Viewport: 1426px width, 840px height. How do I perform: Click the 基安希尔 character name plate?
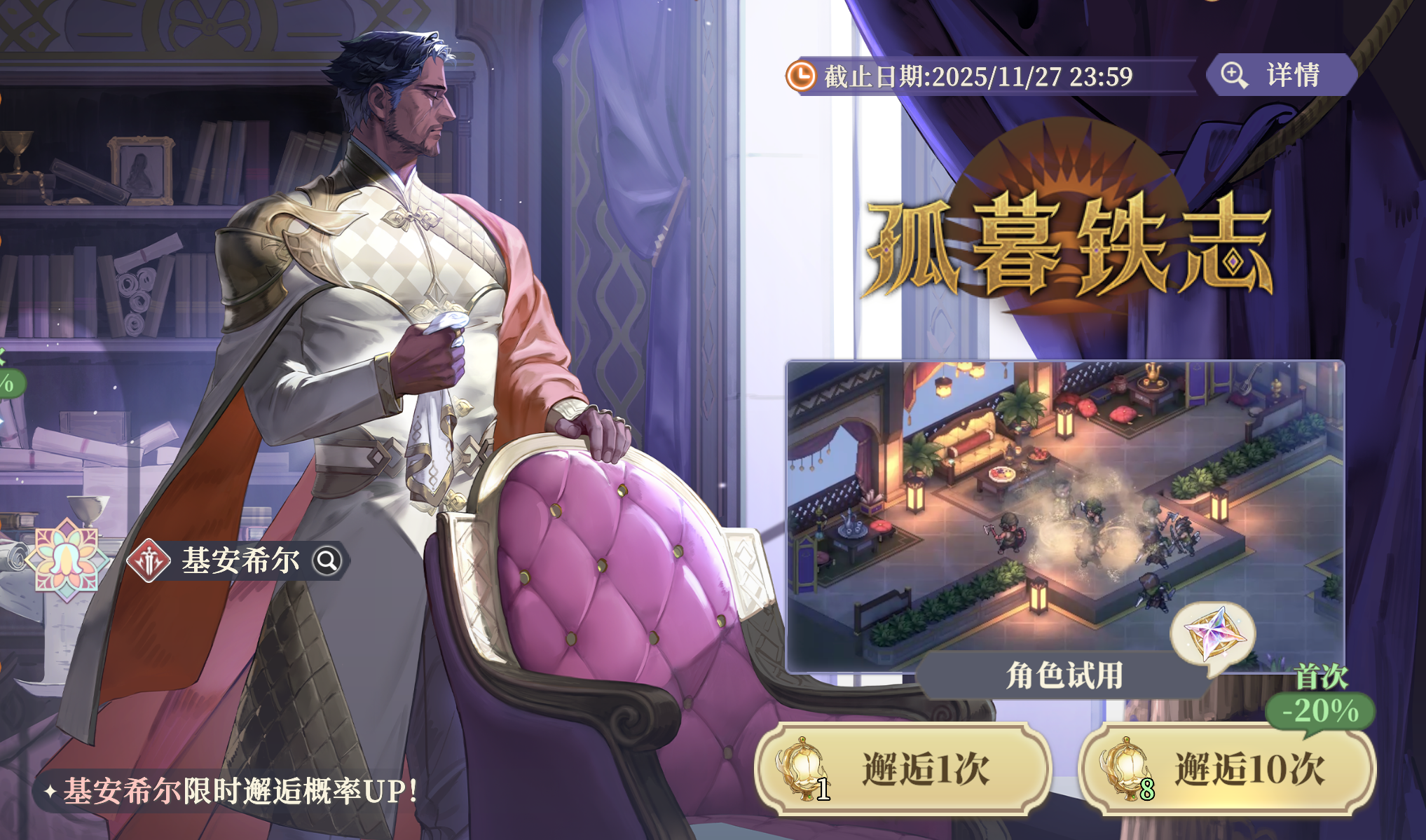tap(238, 560)
